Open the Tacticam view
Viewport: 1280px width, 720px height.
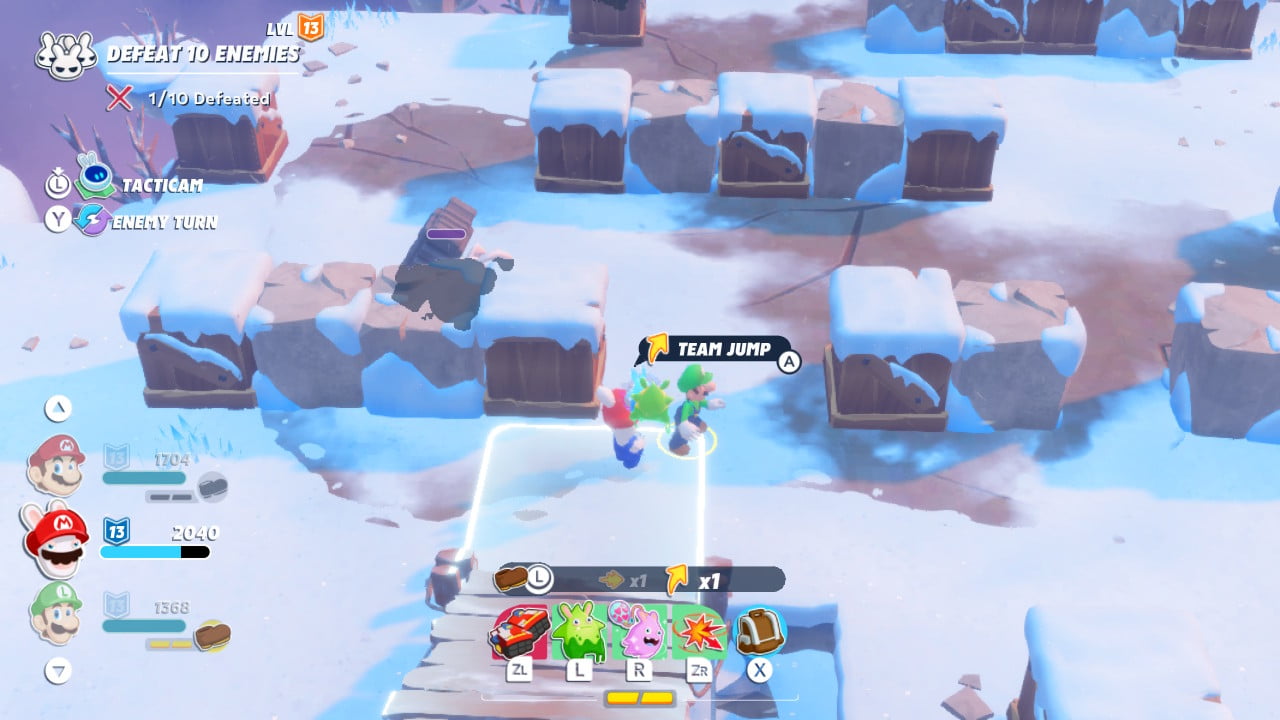(x=96, y=185)
